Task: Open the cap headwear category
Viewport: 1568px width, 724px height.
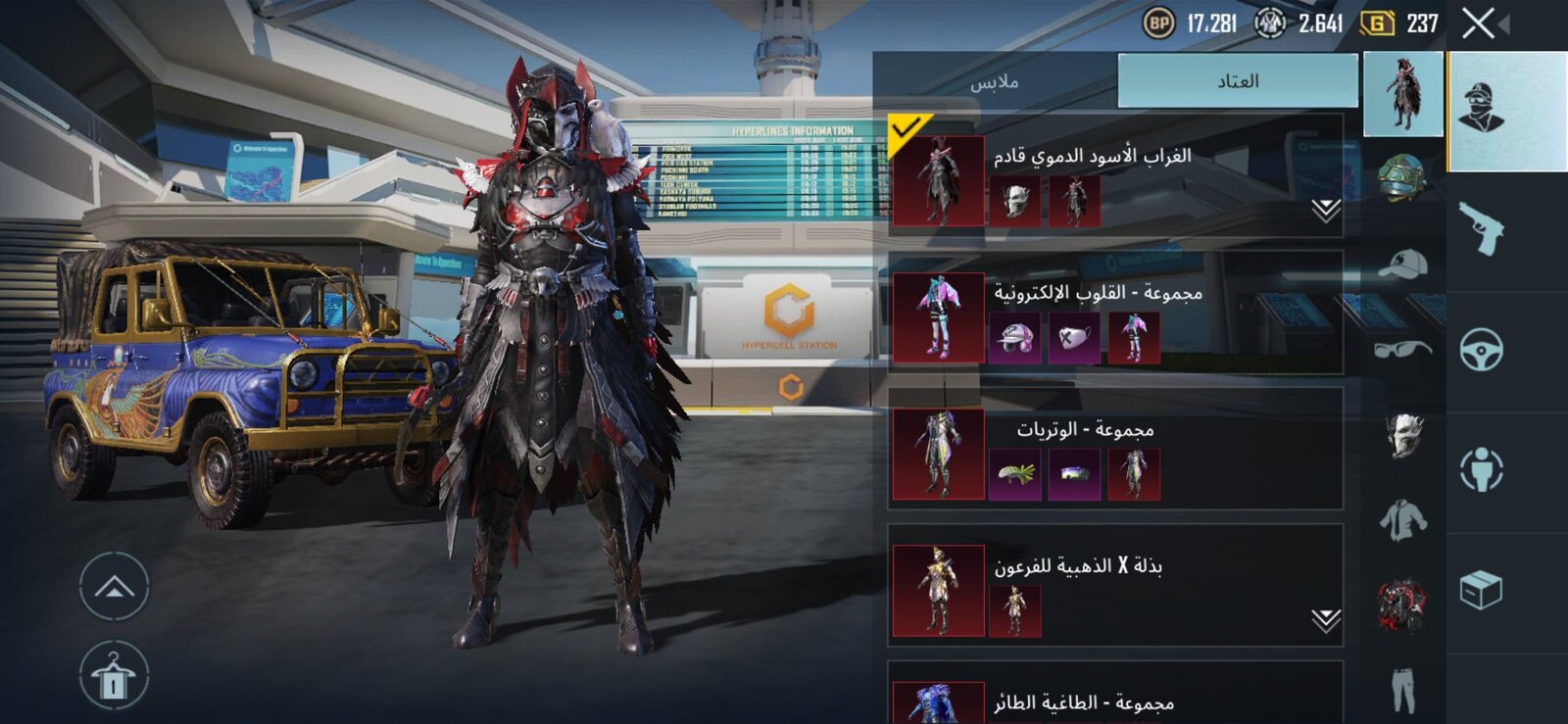Action: 1402,263
